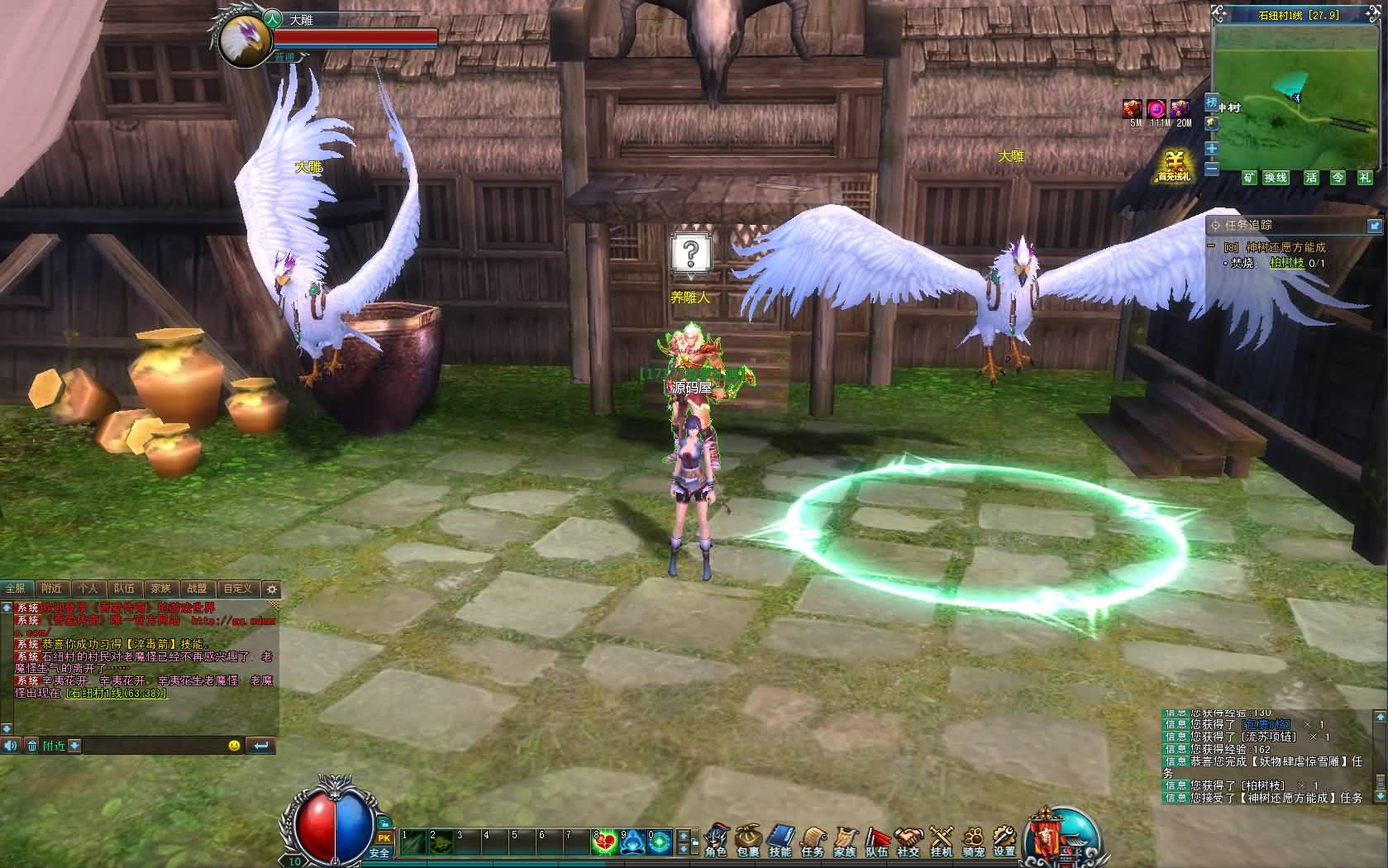
Task: Open the 任务 quest log
Action: pos(813,840)
